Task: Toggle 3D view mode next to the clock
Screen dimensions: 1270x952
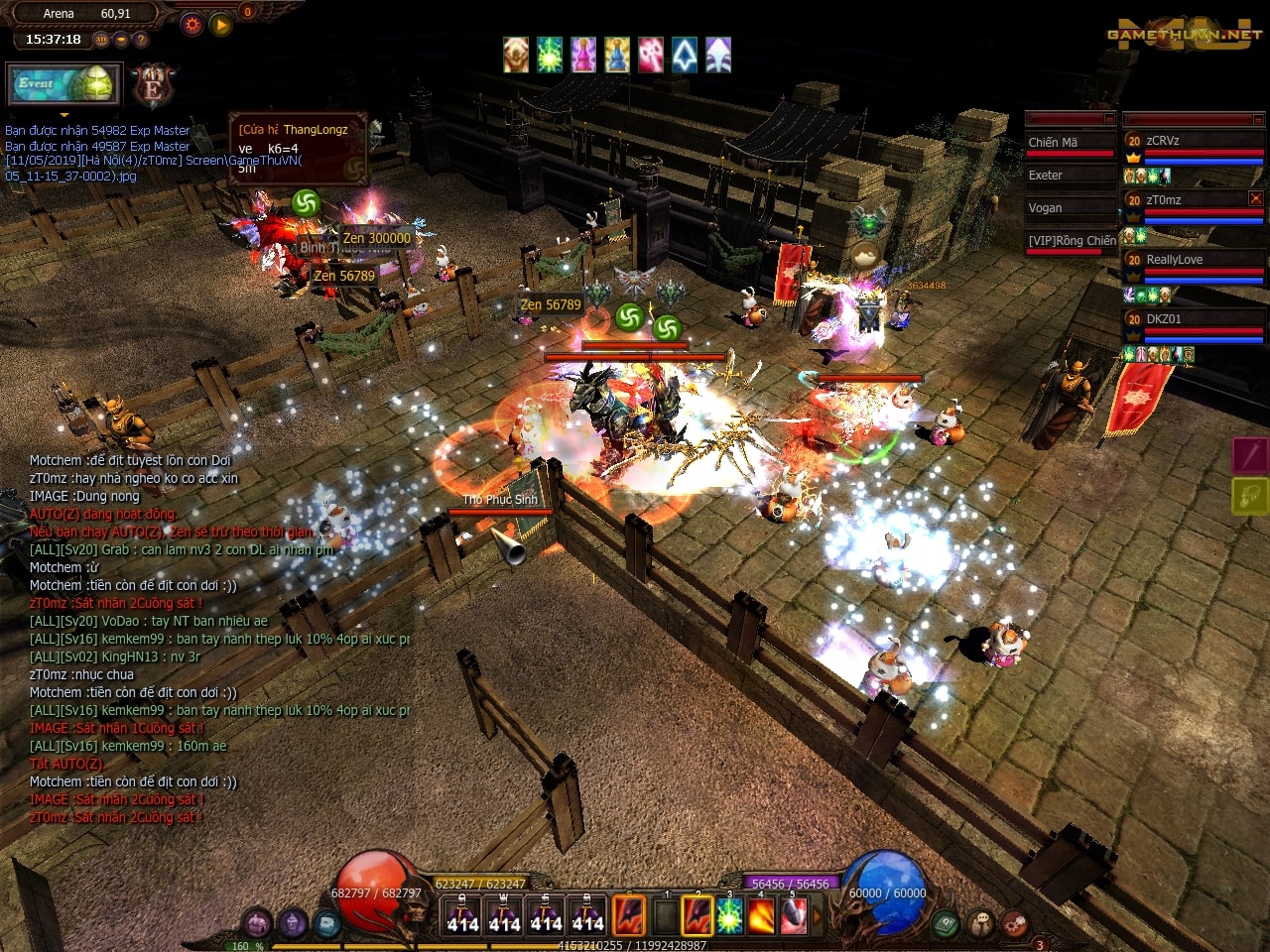Action: click(101, 39)
